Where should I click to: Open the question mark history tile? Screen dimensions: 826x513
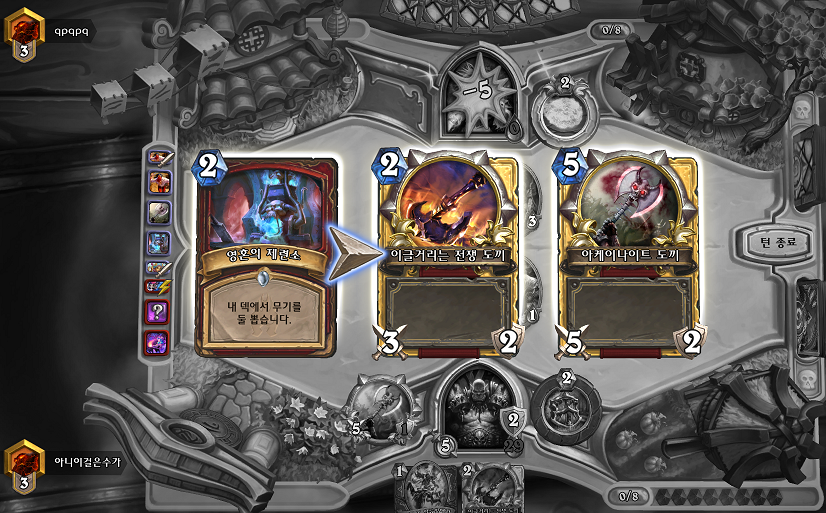point(159,313)
